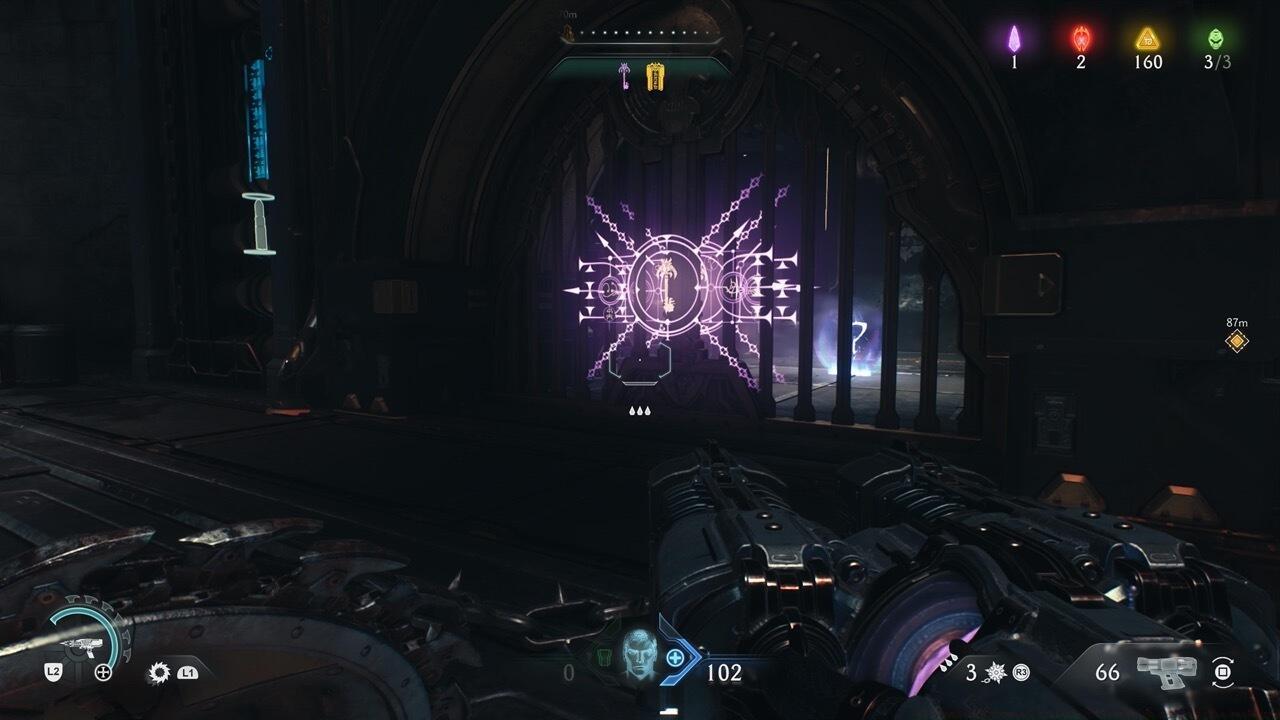Image resolution: width=1280 pixels, height=720 pixels.
Task: Click the gold triangle currency icon
Action: pos(1147,39)
